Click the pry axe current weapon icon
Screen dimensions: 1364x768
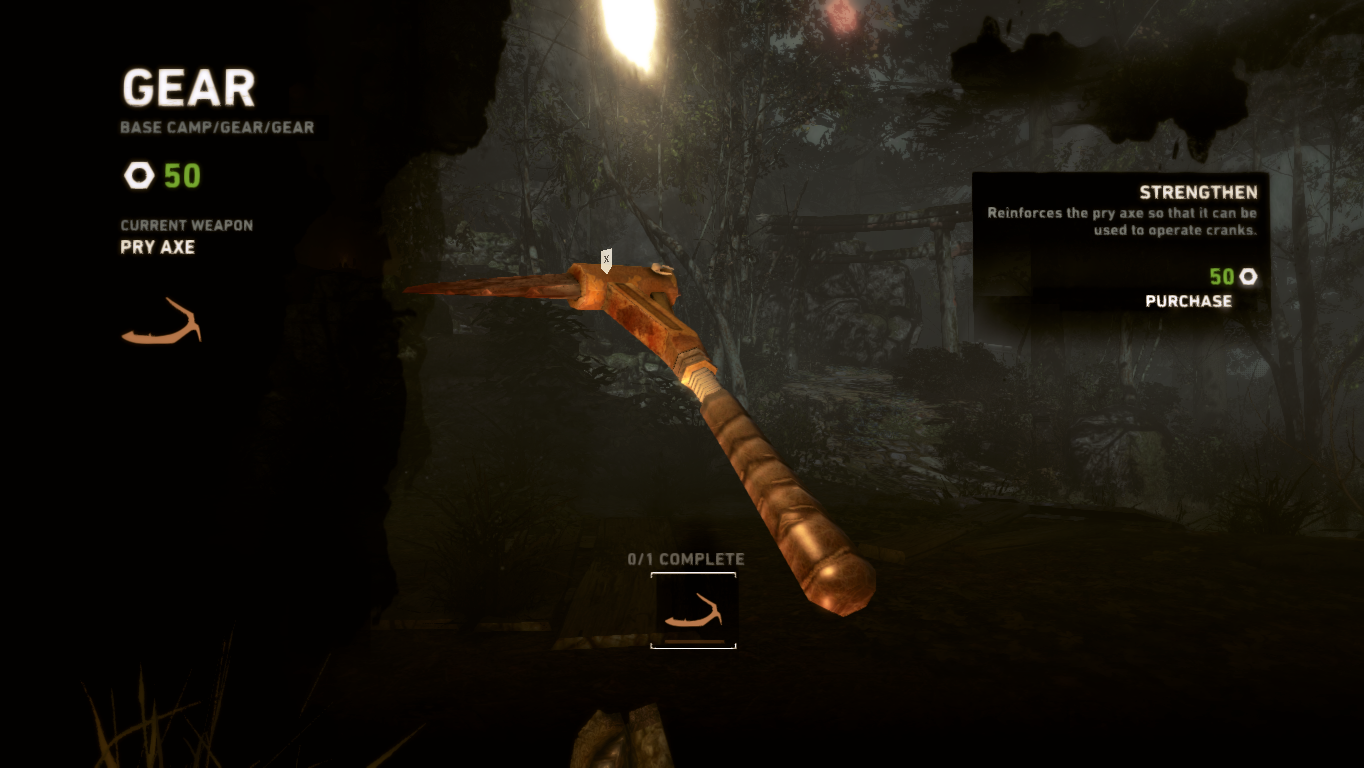[161, 322]
